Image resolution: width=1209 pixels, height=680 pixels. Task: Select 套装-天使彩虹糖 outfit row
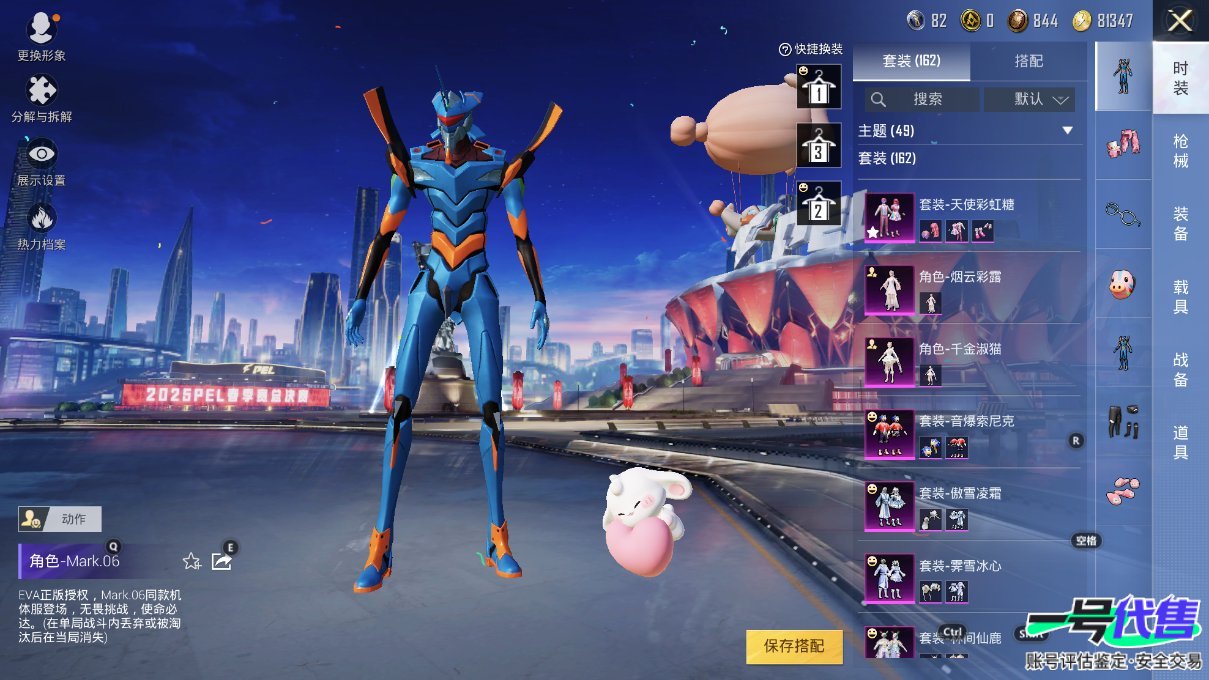[970, 217]
